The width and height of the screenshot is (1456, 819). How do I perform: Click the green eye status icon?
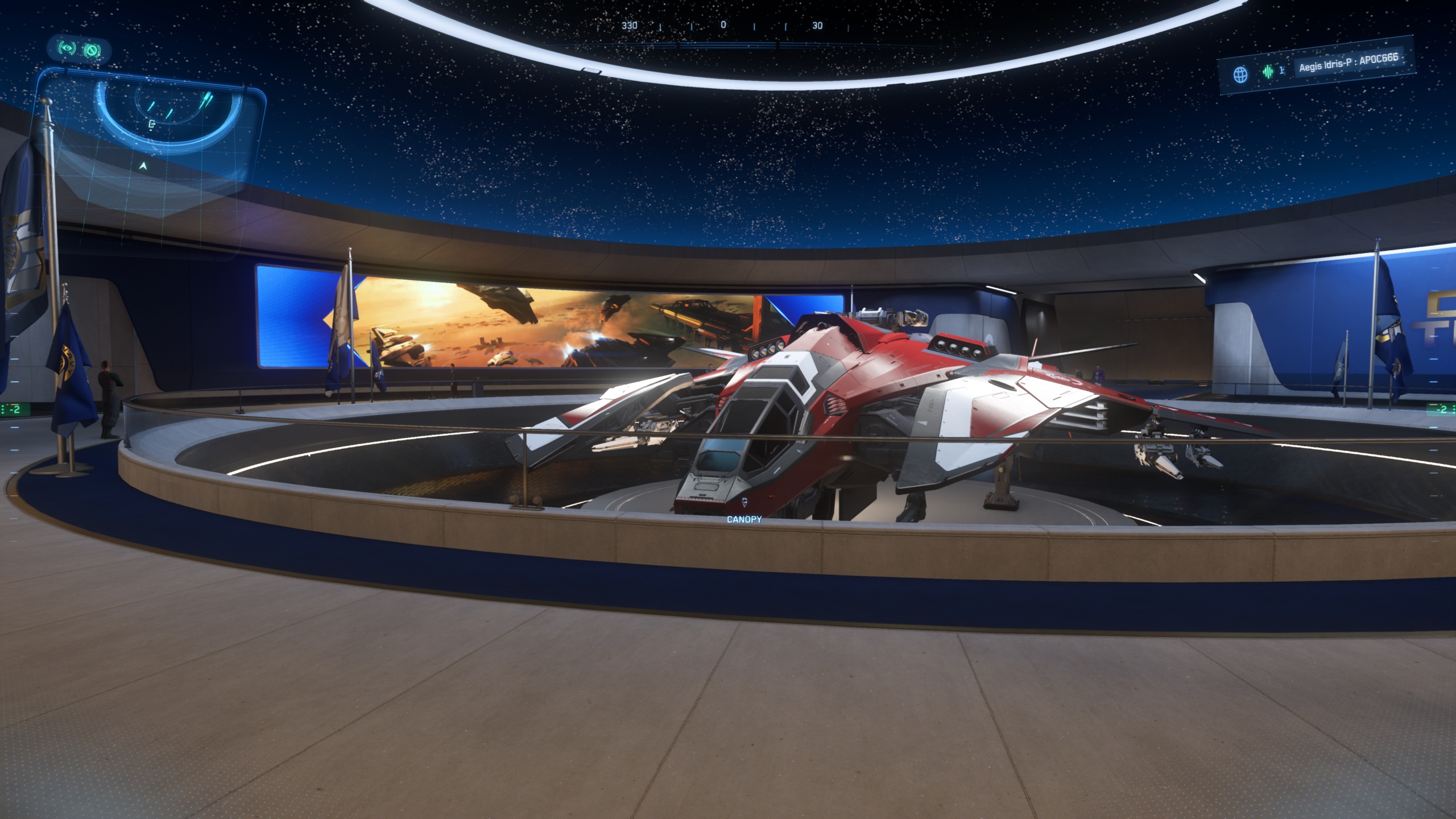click(x=67, y=49)
